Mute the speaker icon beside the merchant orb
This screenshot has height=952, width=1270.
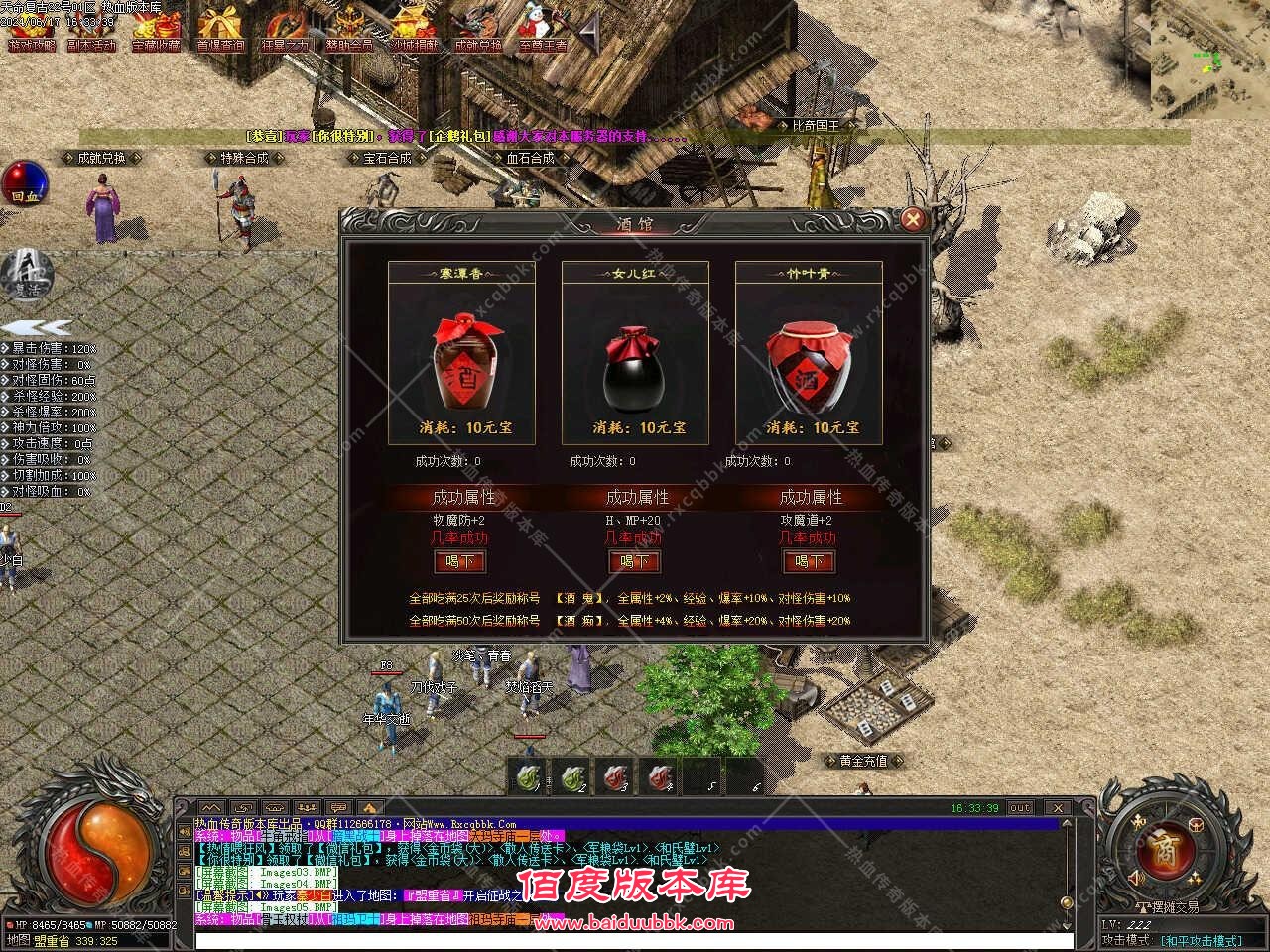(x=1137, y=879)
